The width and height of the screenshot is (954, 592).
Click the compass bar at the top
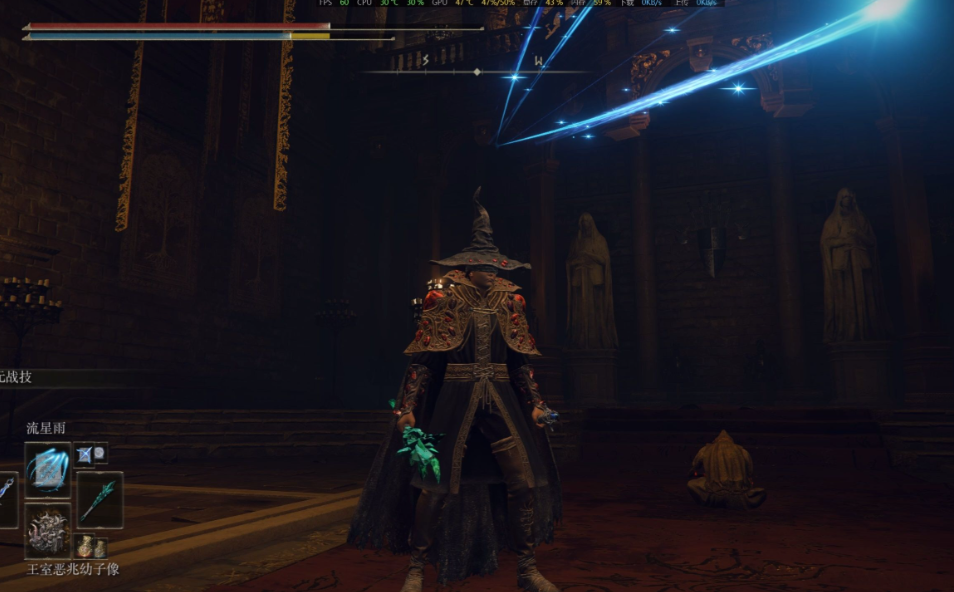tap(476, 71)
